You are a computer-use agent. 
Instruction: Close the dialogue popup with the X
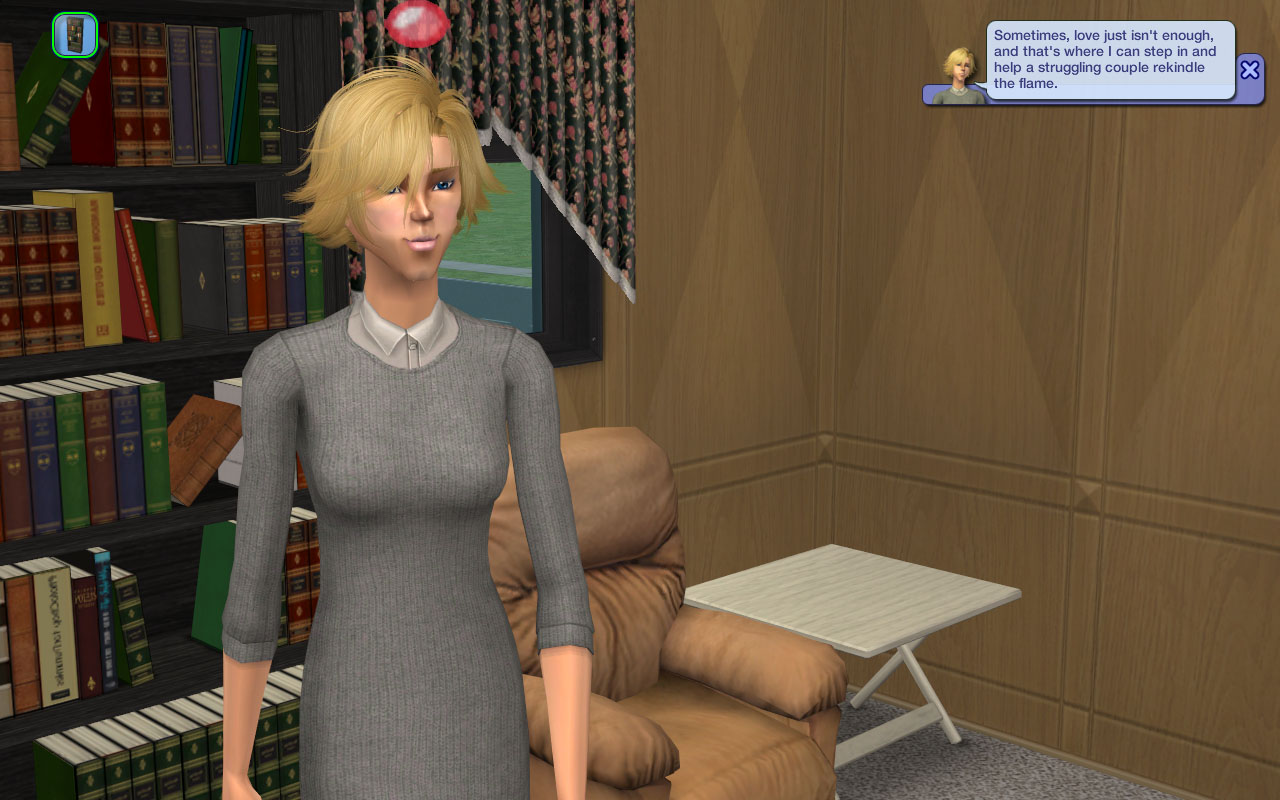(x=1250, y=69)
